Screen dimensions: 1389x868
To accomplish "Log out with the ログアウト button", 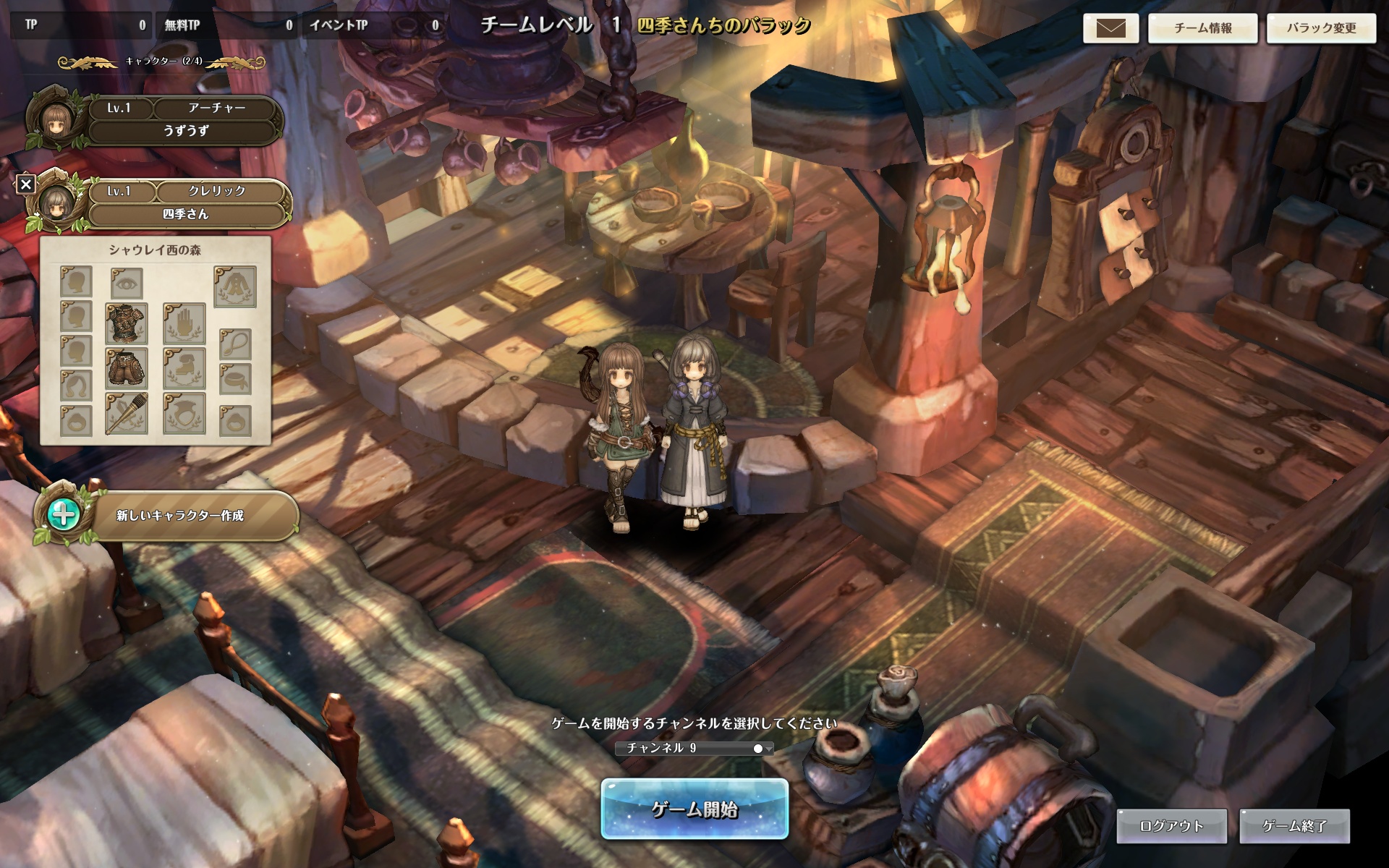I will (x=1171, y=826).
